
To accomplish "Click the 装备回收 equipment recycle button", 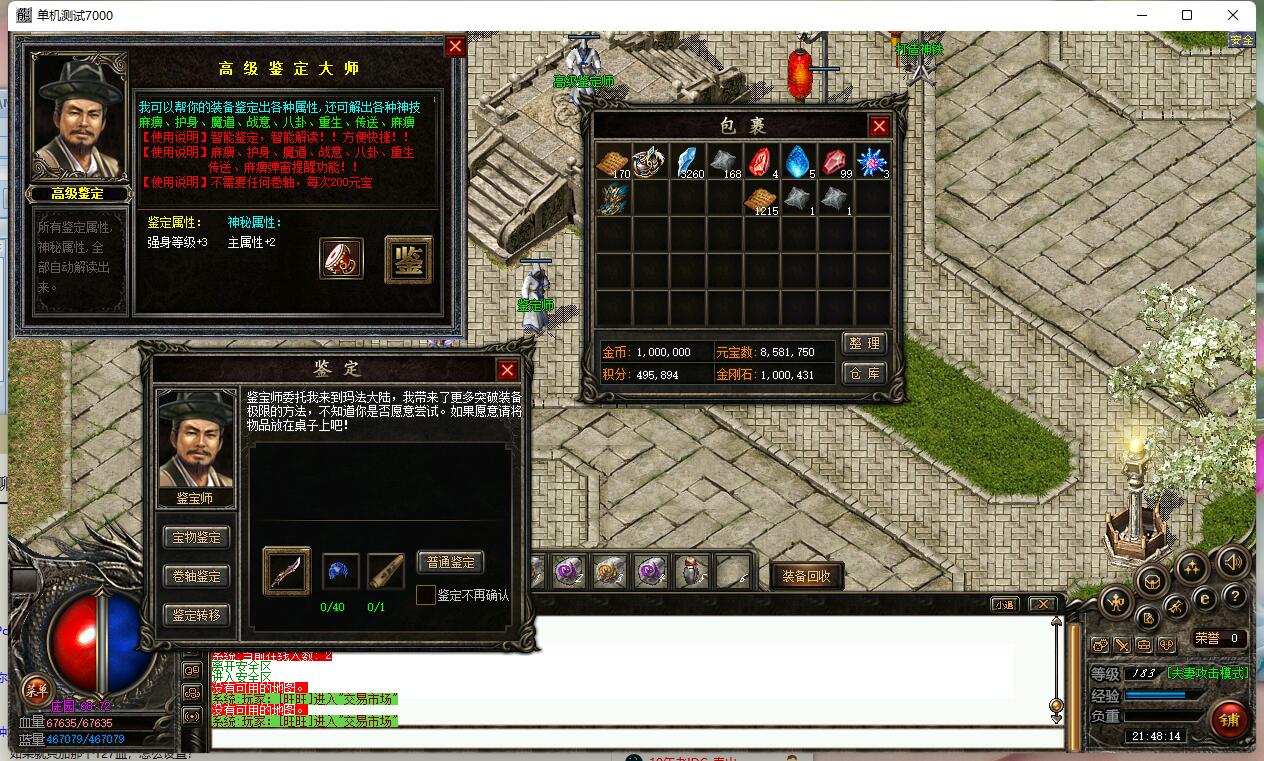I will (x=807, y=576).
